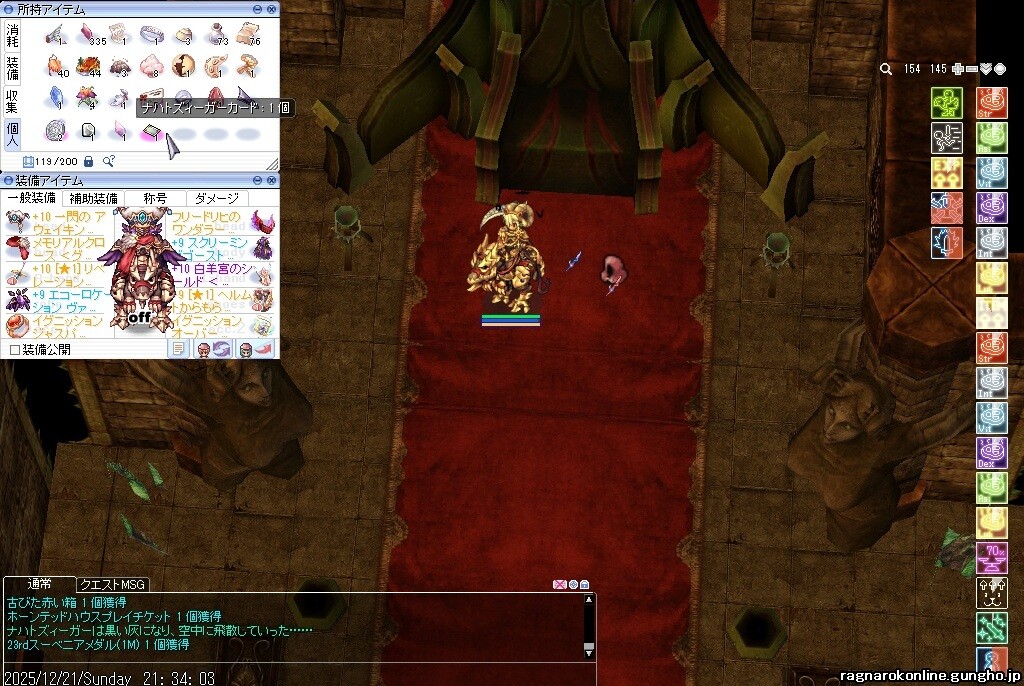The image size is (1024, 686).
Task: Switch chat to the クエストMSG tab
Action: (x=113, y=584)
